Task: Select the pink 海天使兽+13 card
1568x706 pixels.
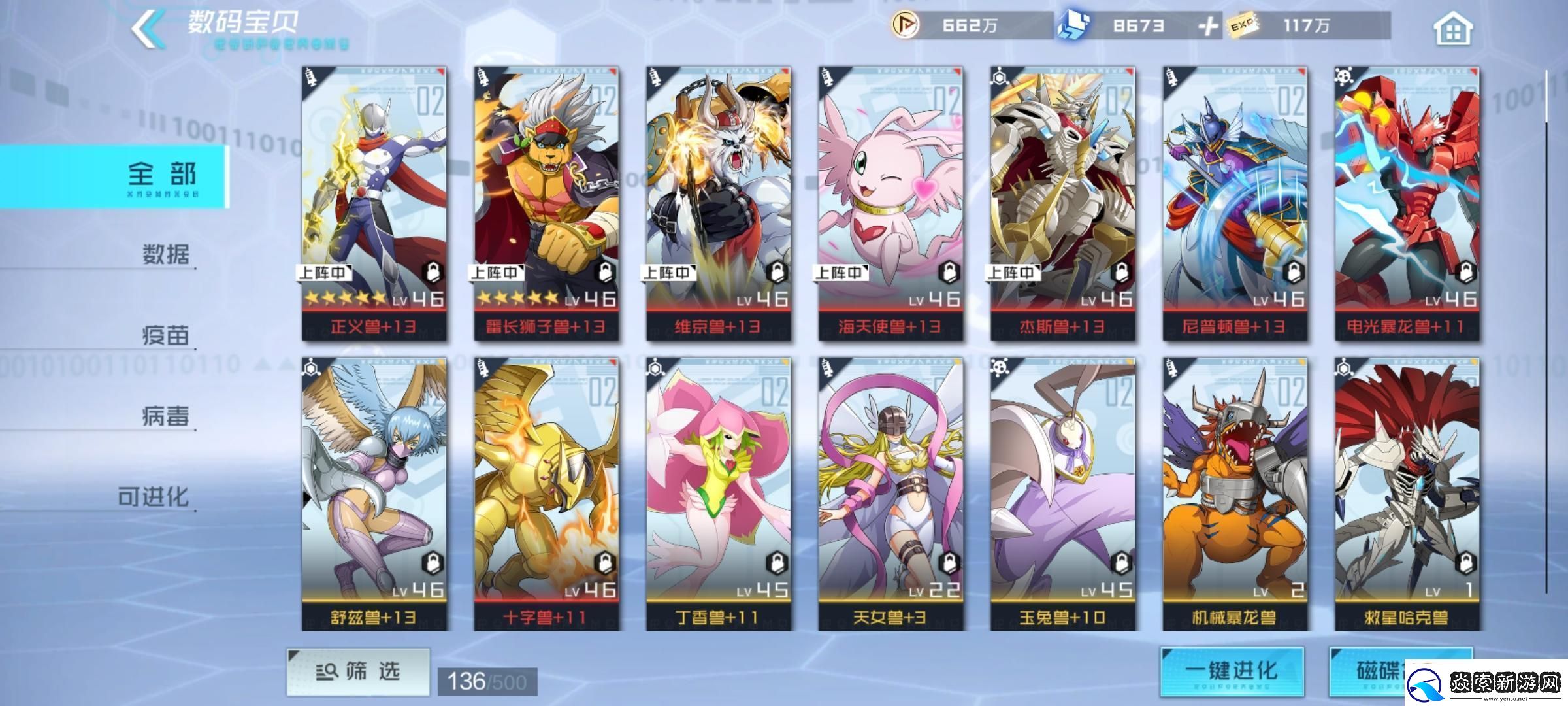Action: pos(890,203)
